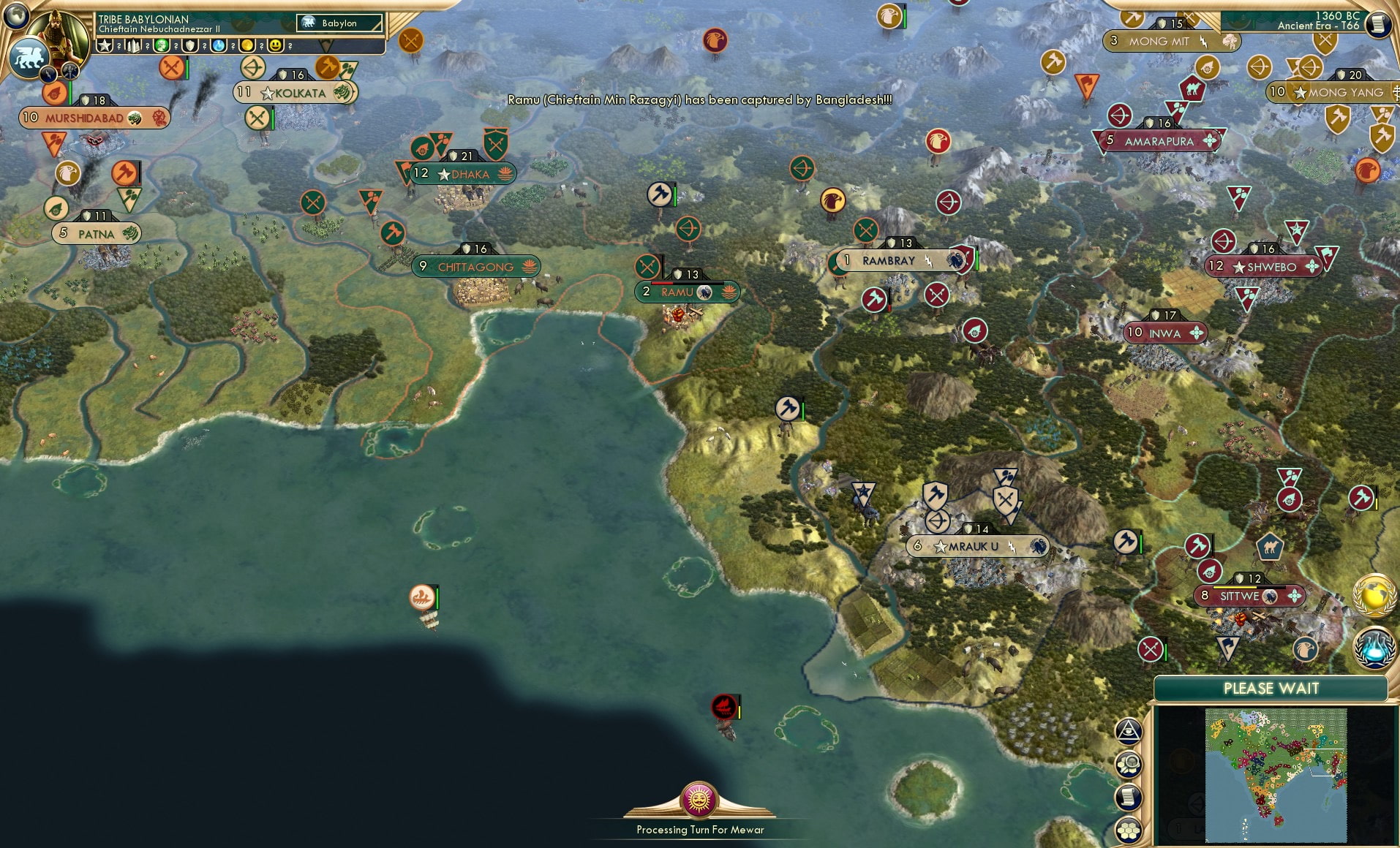Image resolution: width=1400 pixels, height=848 pixels.
Task: Click the gold coin icon in the stats bar
Action: (x=247, y=45)
